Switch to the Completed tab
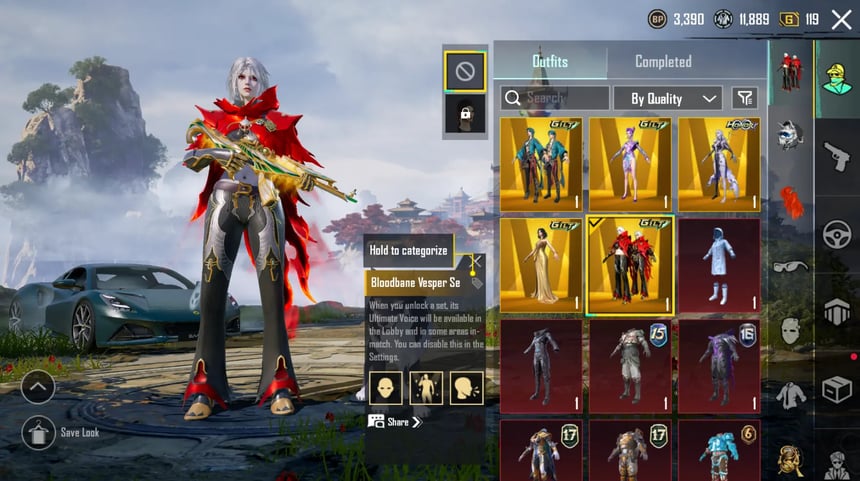This screenshot has height=481, width=860. 663,62
